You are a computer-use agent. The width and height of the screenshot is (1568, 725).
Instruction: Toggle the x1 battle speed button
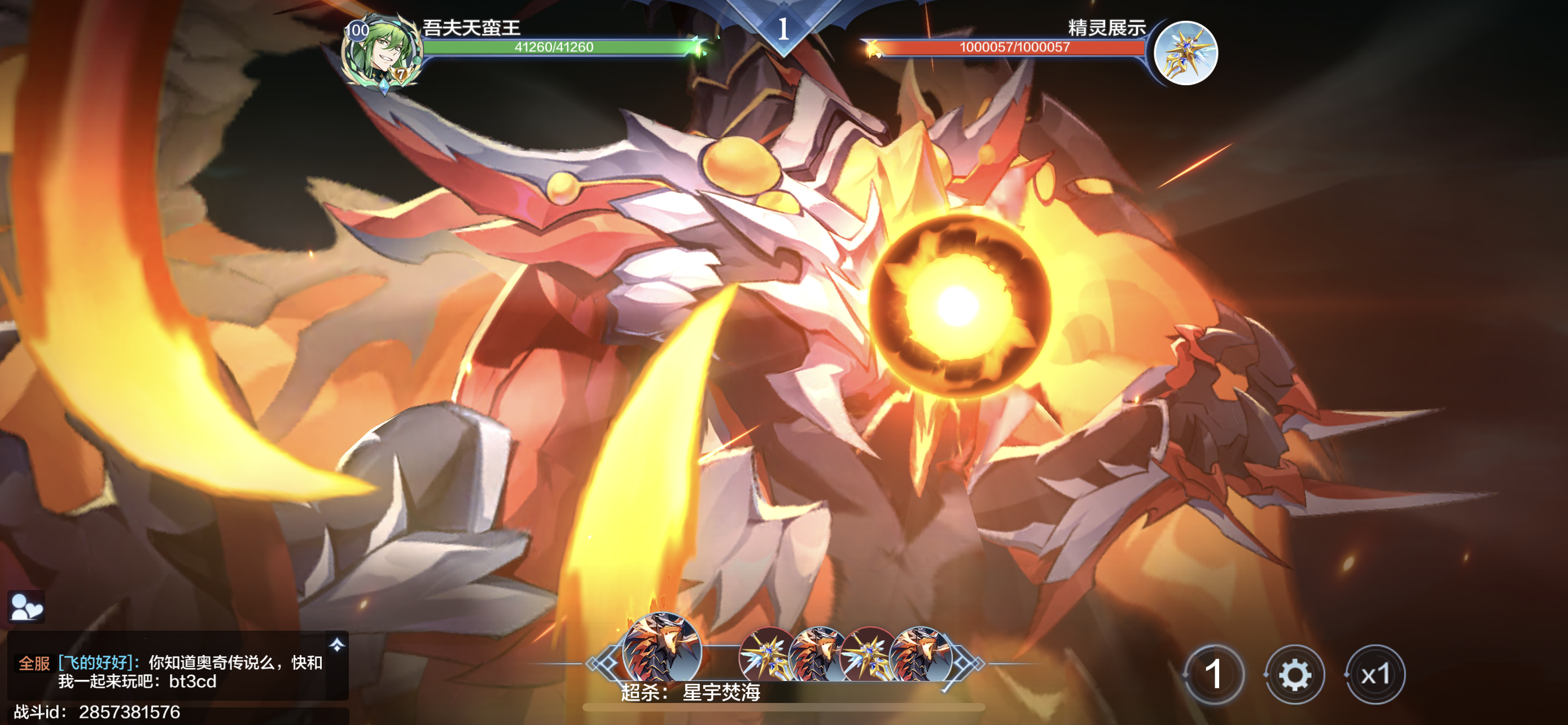1375,675
